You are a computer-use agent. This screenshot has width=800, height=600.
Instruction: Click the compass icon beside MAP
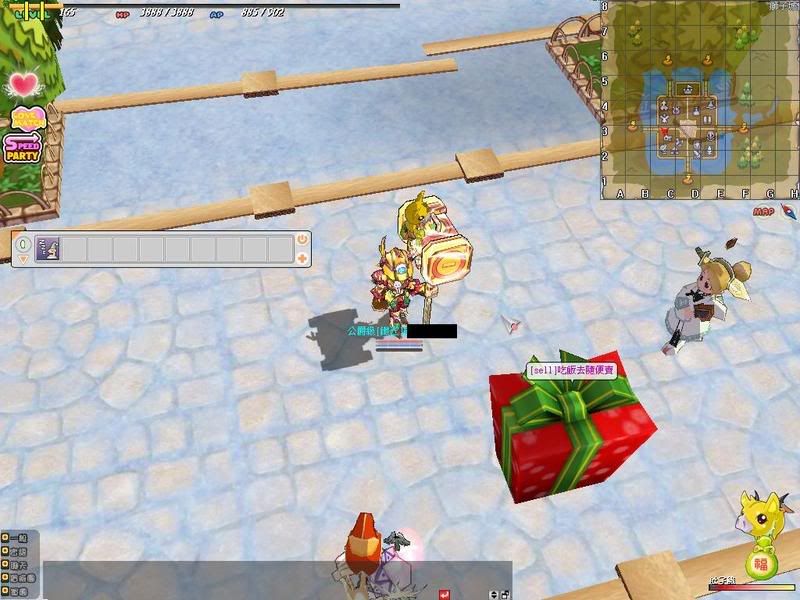pyautogui.click(x=789, y=211)
